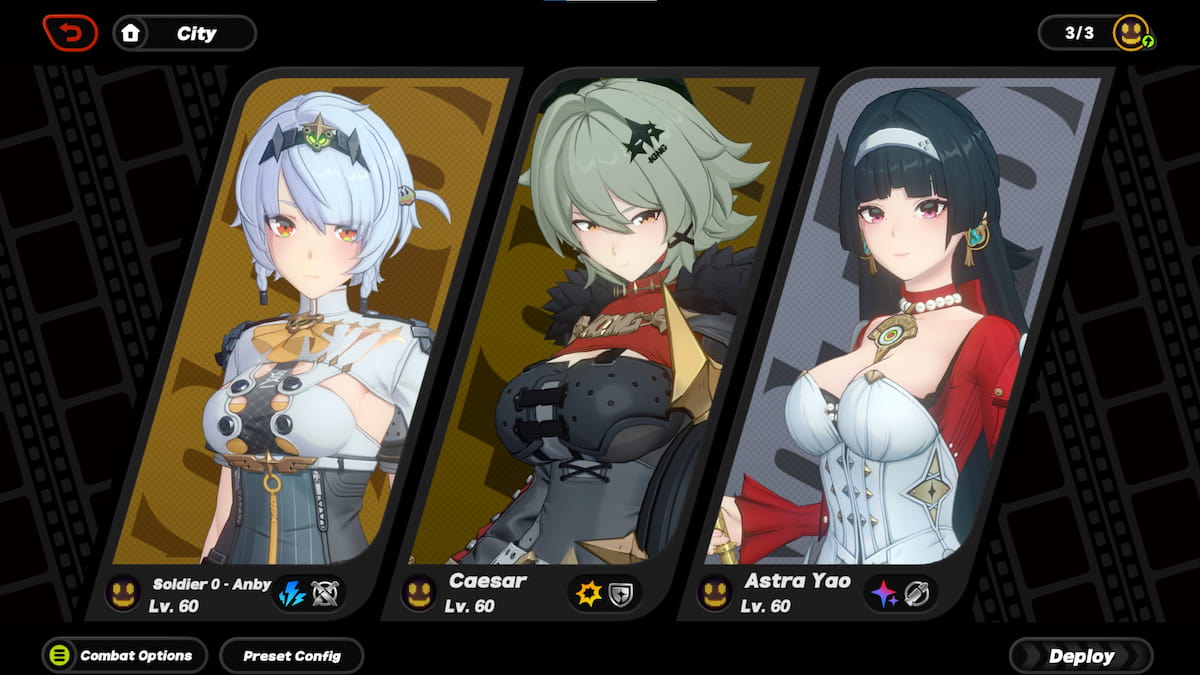Deploy the selected squad
Image resolution: width=1200 pixels, height=675 pixels.
(x=1081, y=656)
